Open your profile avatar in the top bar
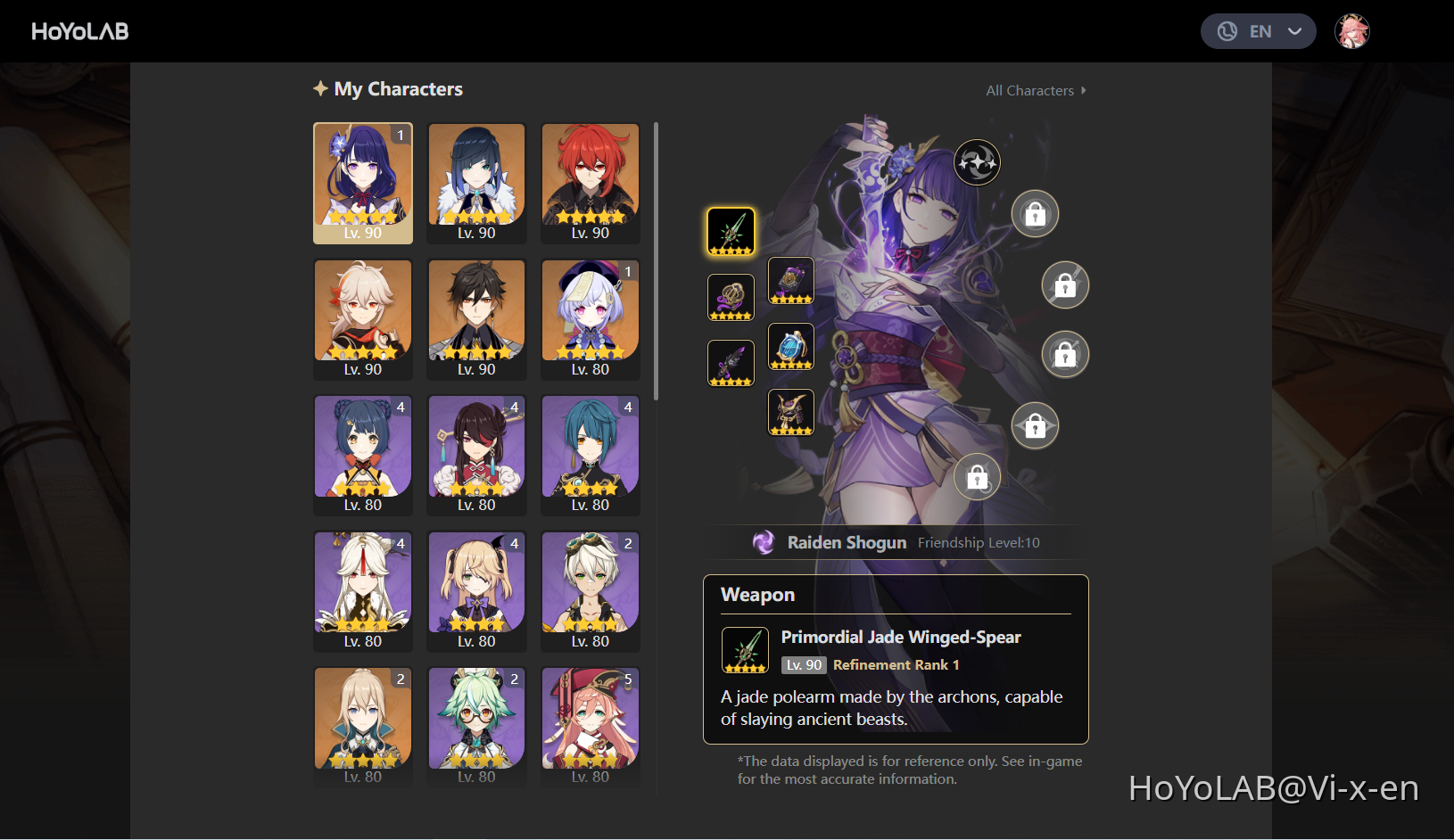The image size is (1454, 840). point(1352,30)
